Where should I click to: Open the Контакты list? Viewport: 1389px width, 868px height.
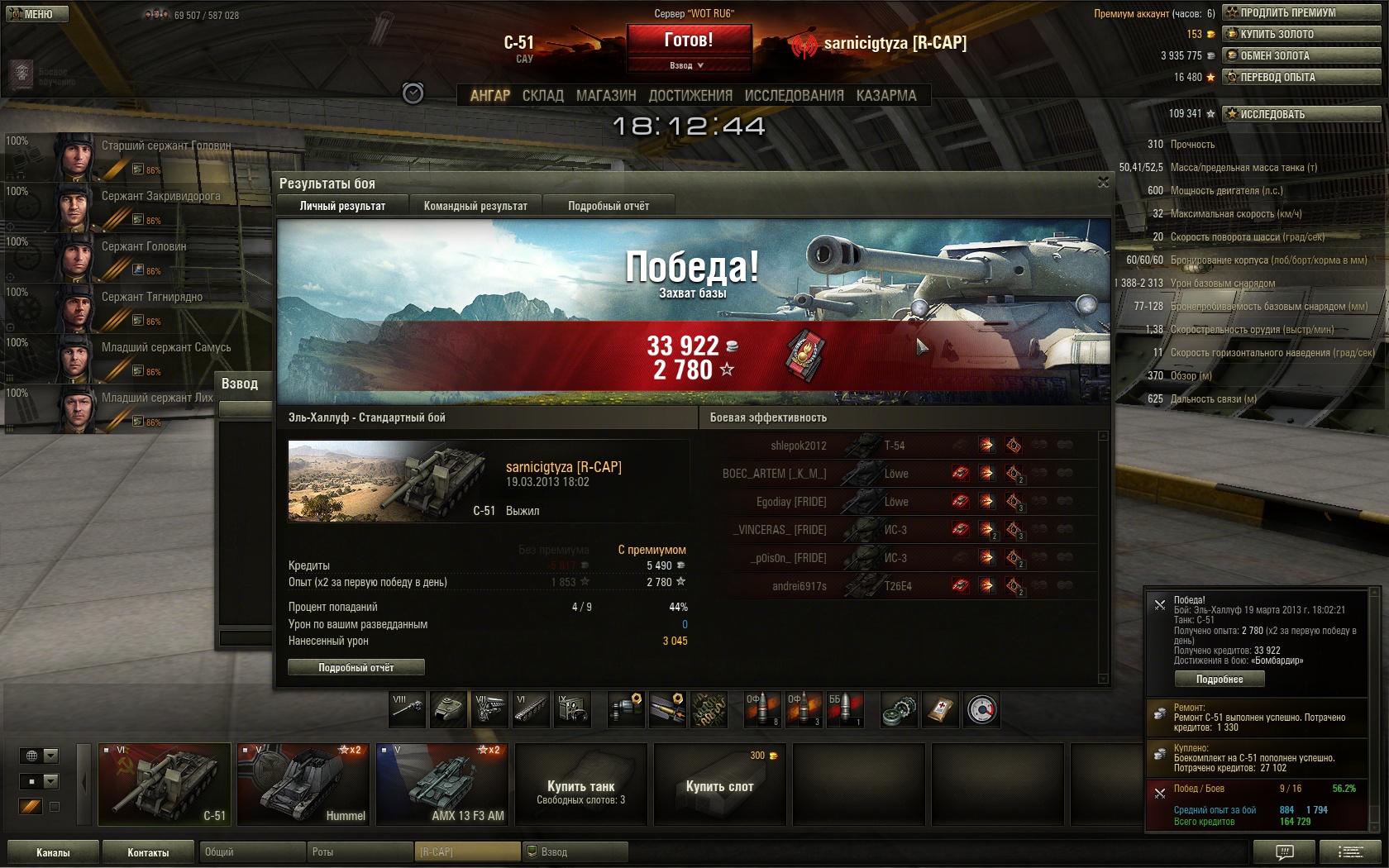point(148,852)
